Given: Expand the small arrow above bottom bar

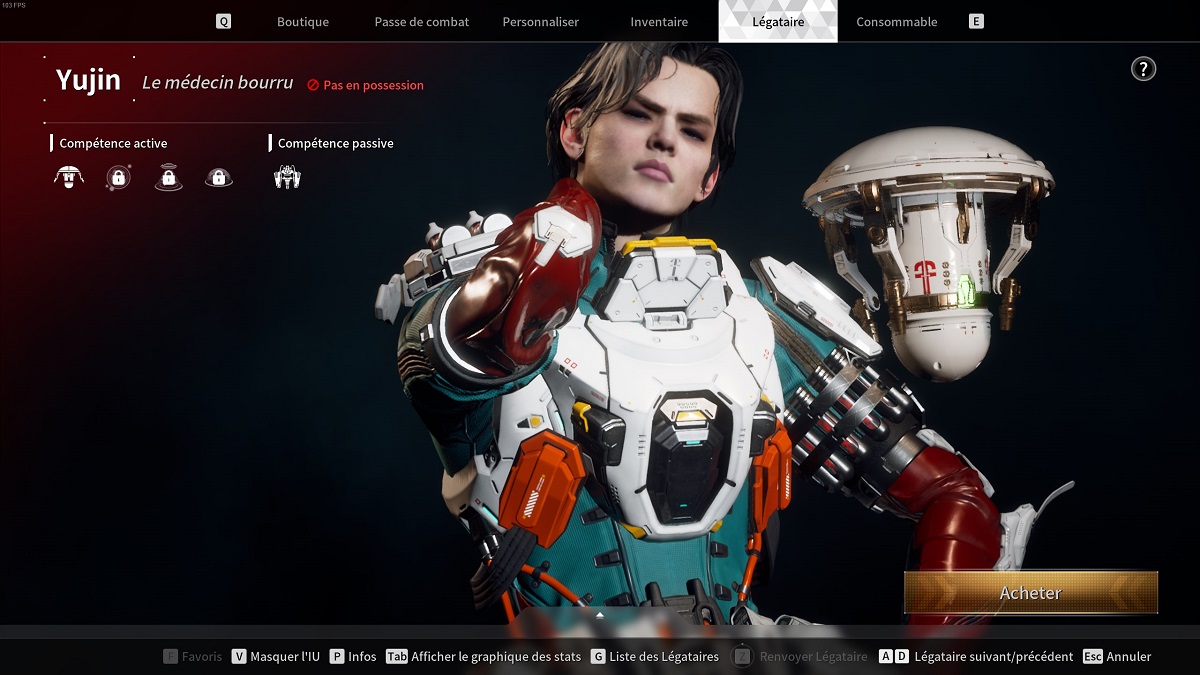Looking at the screenshot, I should [x=600, y=615].
